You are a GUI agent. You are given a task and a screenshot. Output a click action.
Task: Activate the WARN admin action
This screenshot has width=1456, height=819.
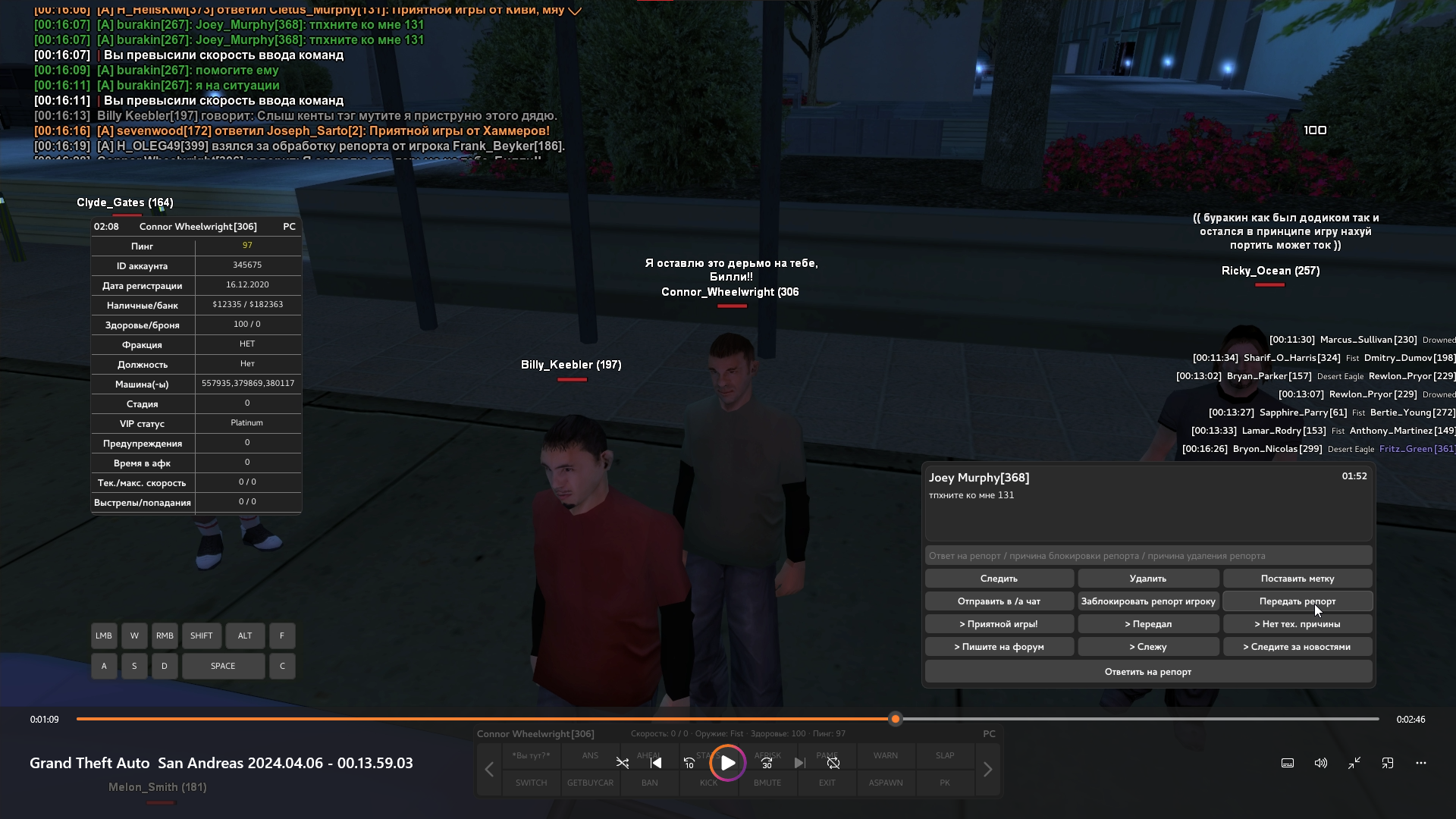click(885, 756)
